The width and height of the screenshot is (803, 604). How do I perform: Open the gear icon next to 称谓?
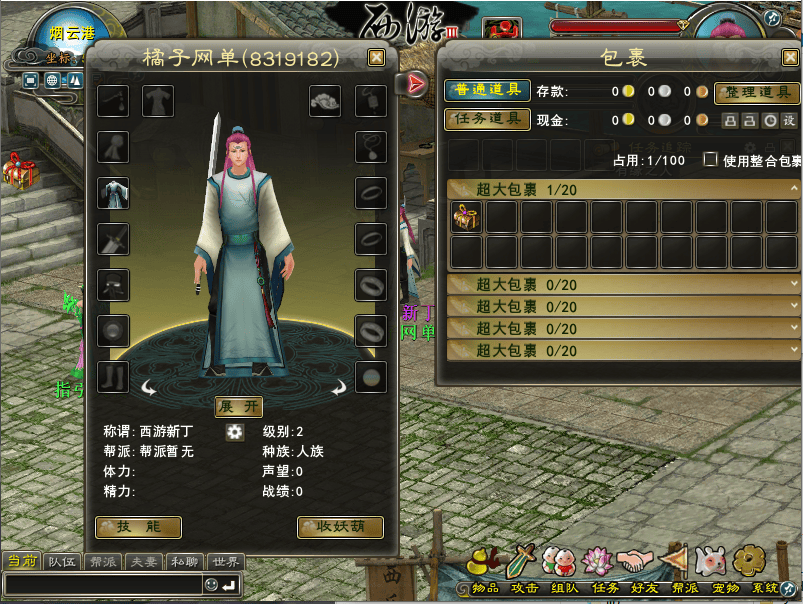tap(235, 432)
